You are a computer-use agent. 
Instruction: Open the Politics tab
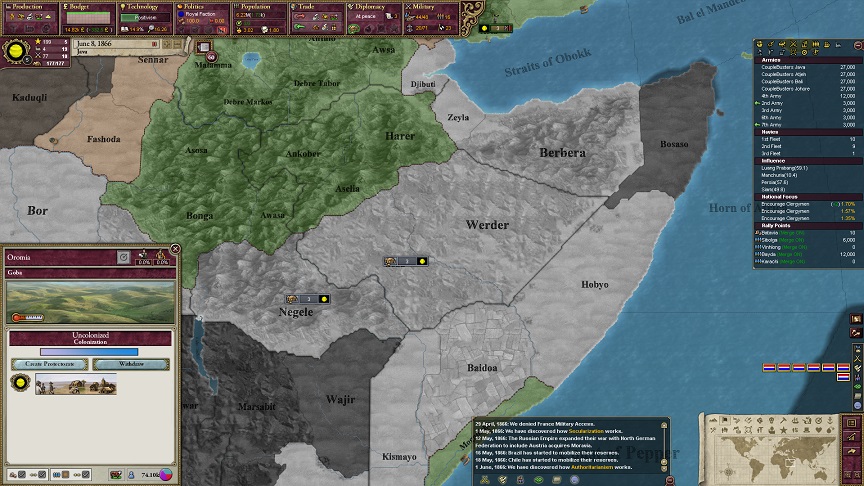(x=204, y=7)
